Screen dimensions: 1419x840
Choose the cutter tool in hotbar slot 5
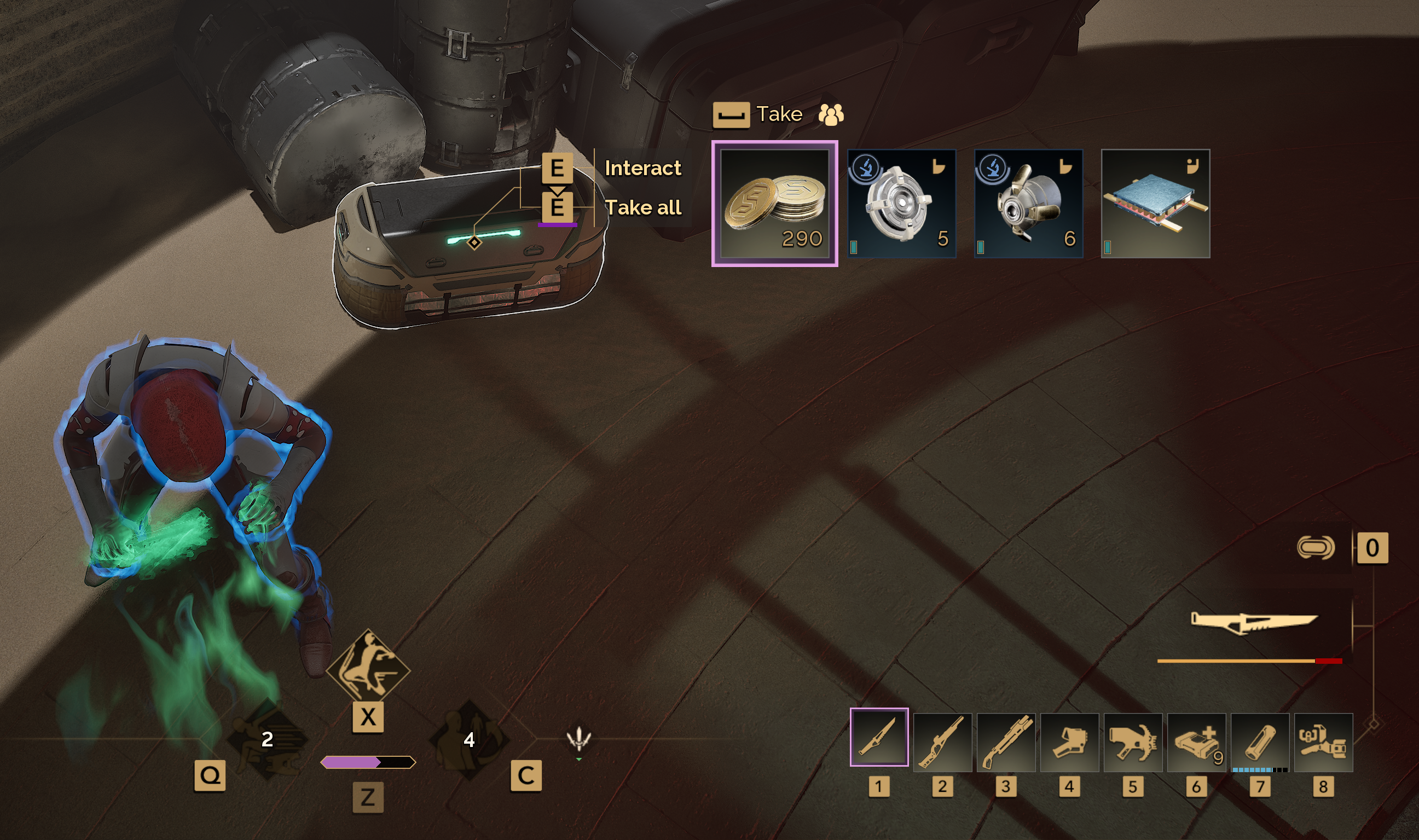1133,742
